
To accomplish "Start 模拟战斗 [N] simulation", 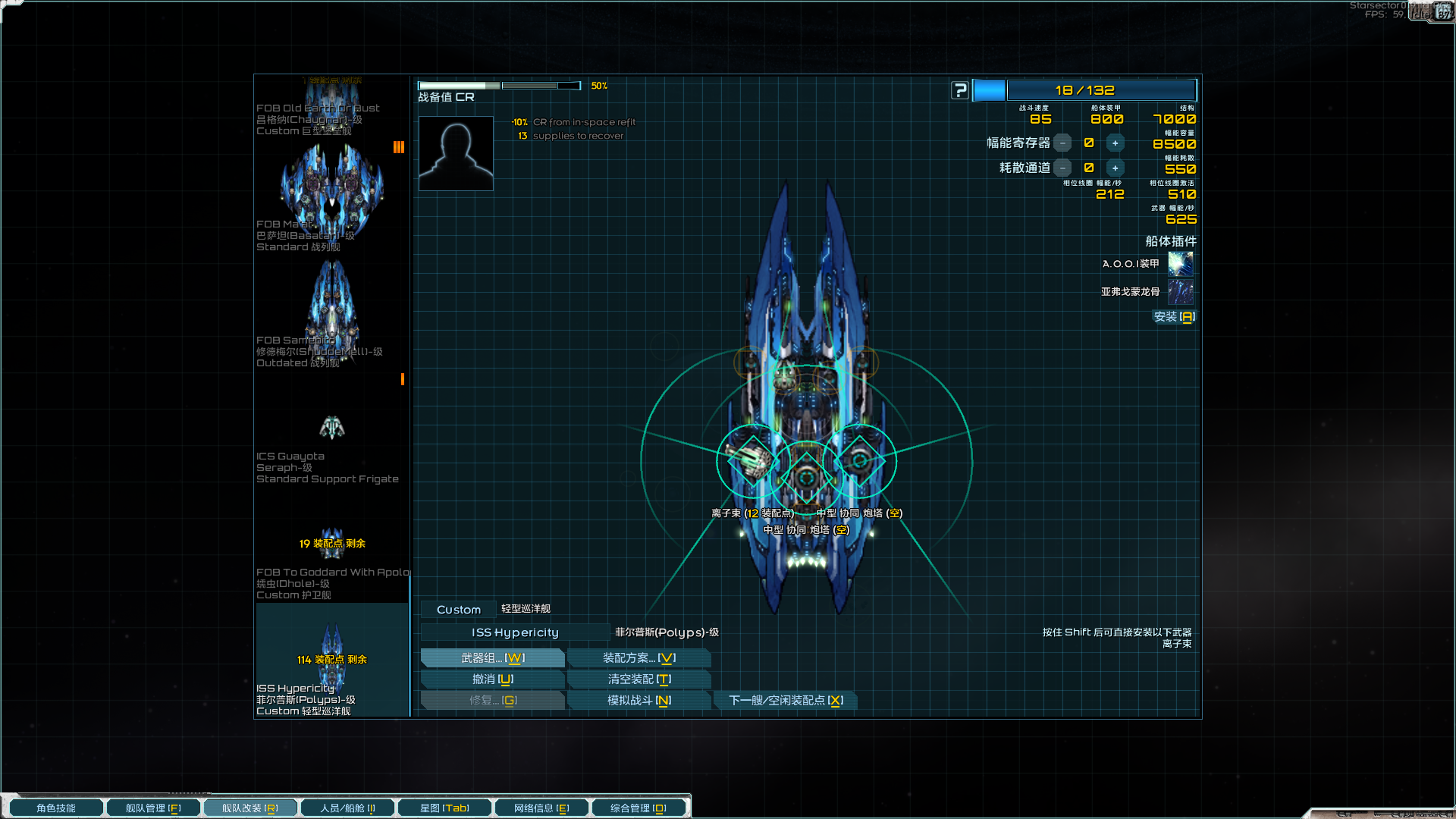I will pos(639,700).
